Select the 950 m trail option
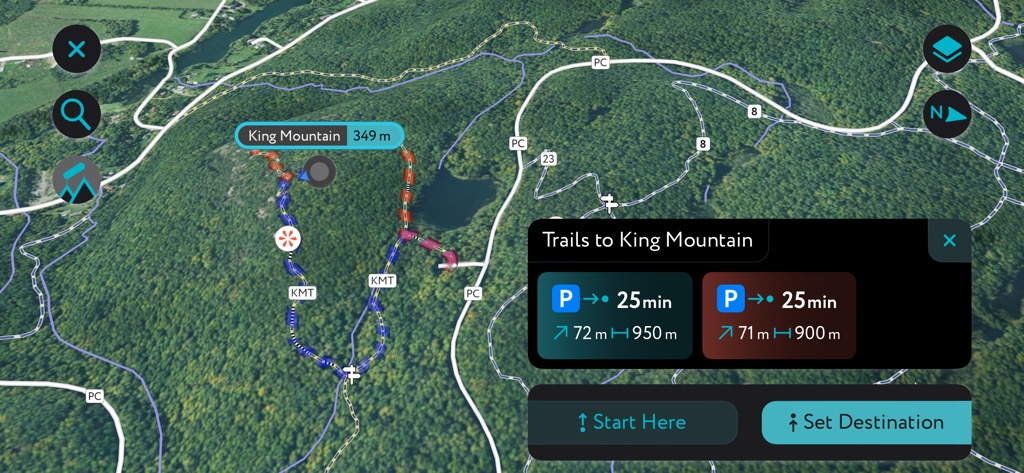This screenshot has height=473, width=1024. click(x=614, y=315)
